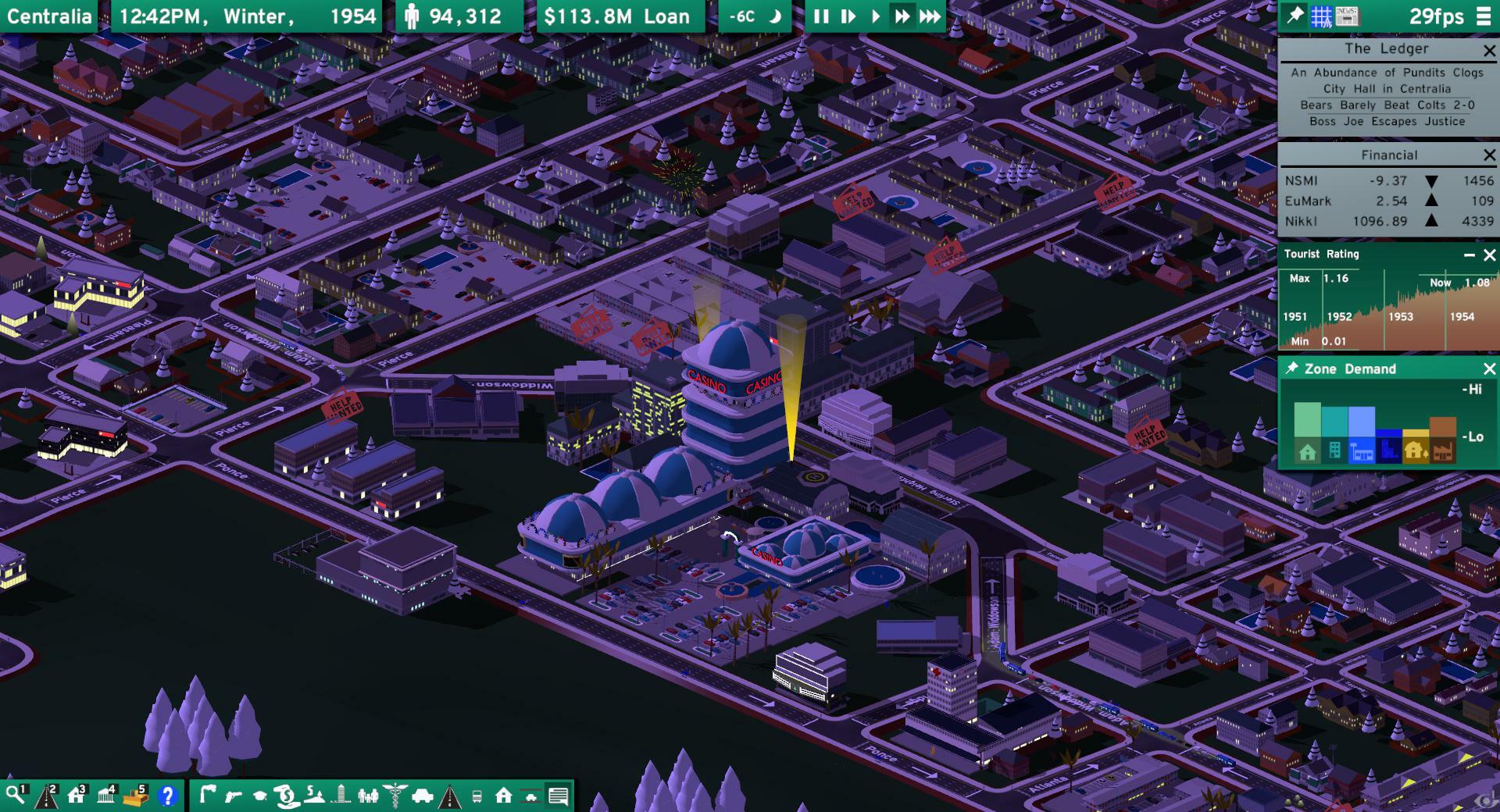Image resolution: width=1500 pixels, height=812 pixels.
Task: Select the police services tool
Action: 234,797
